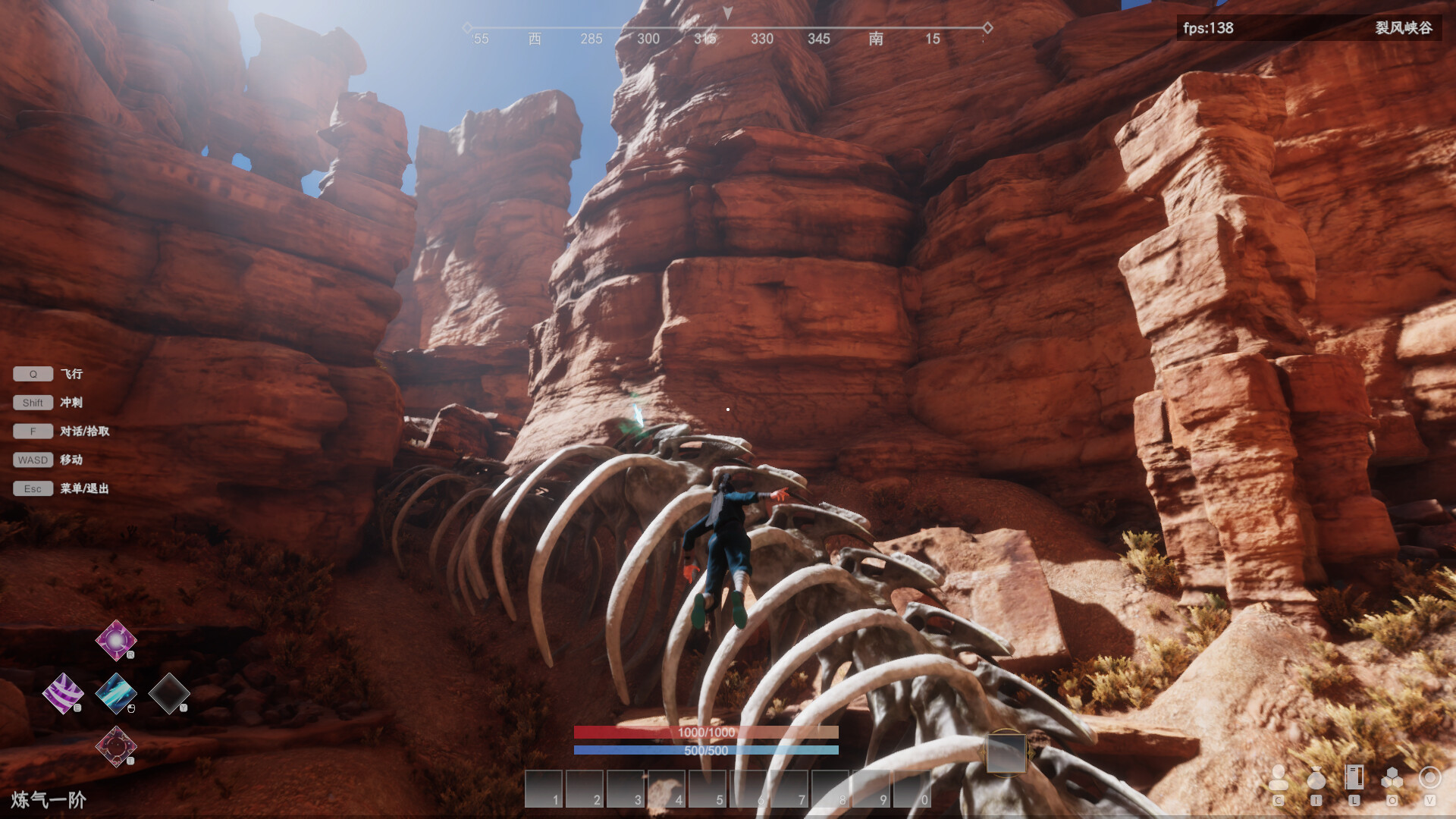This screenshot has width=1456, height=819.
Task: Select hotbar slot number 1
Action: (x=544, y=789)
